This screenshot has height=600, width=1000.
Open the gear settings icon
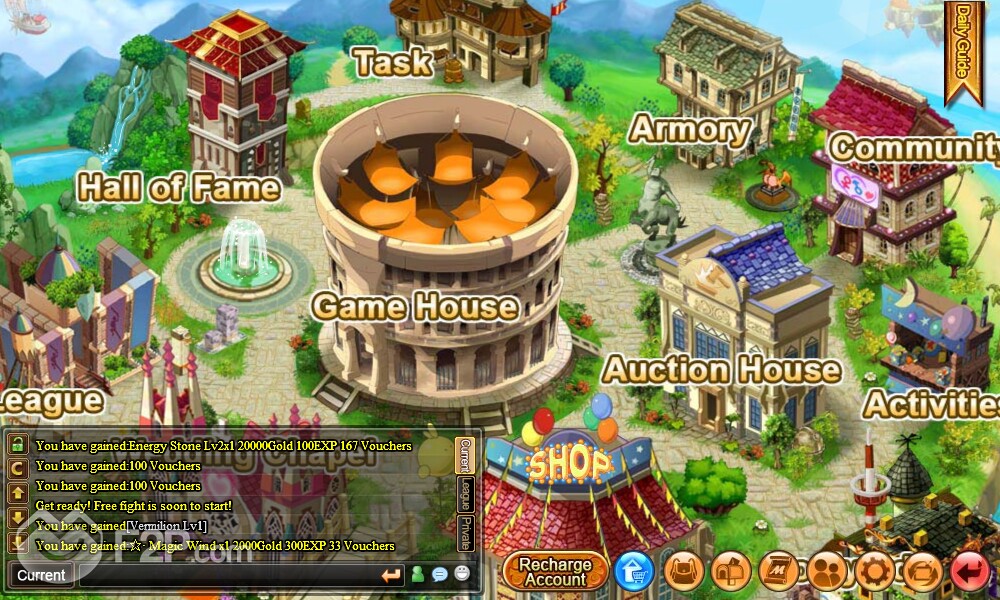(x=874, y=571)
